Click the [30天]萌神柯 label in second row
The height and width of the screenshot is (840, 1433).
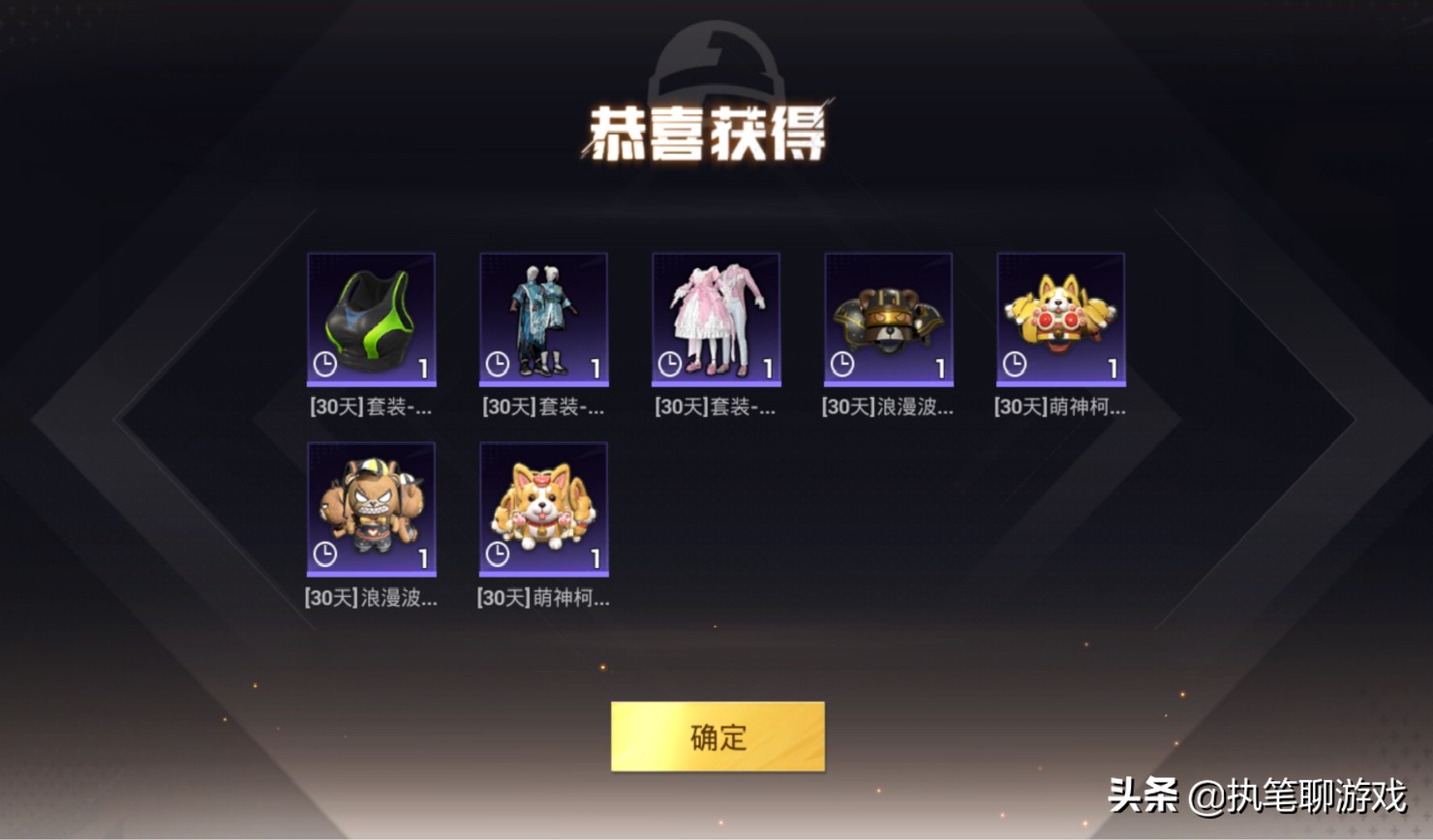[x=543, y=597]
